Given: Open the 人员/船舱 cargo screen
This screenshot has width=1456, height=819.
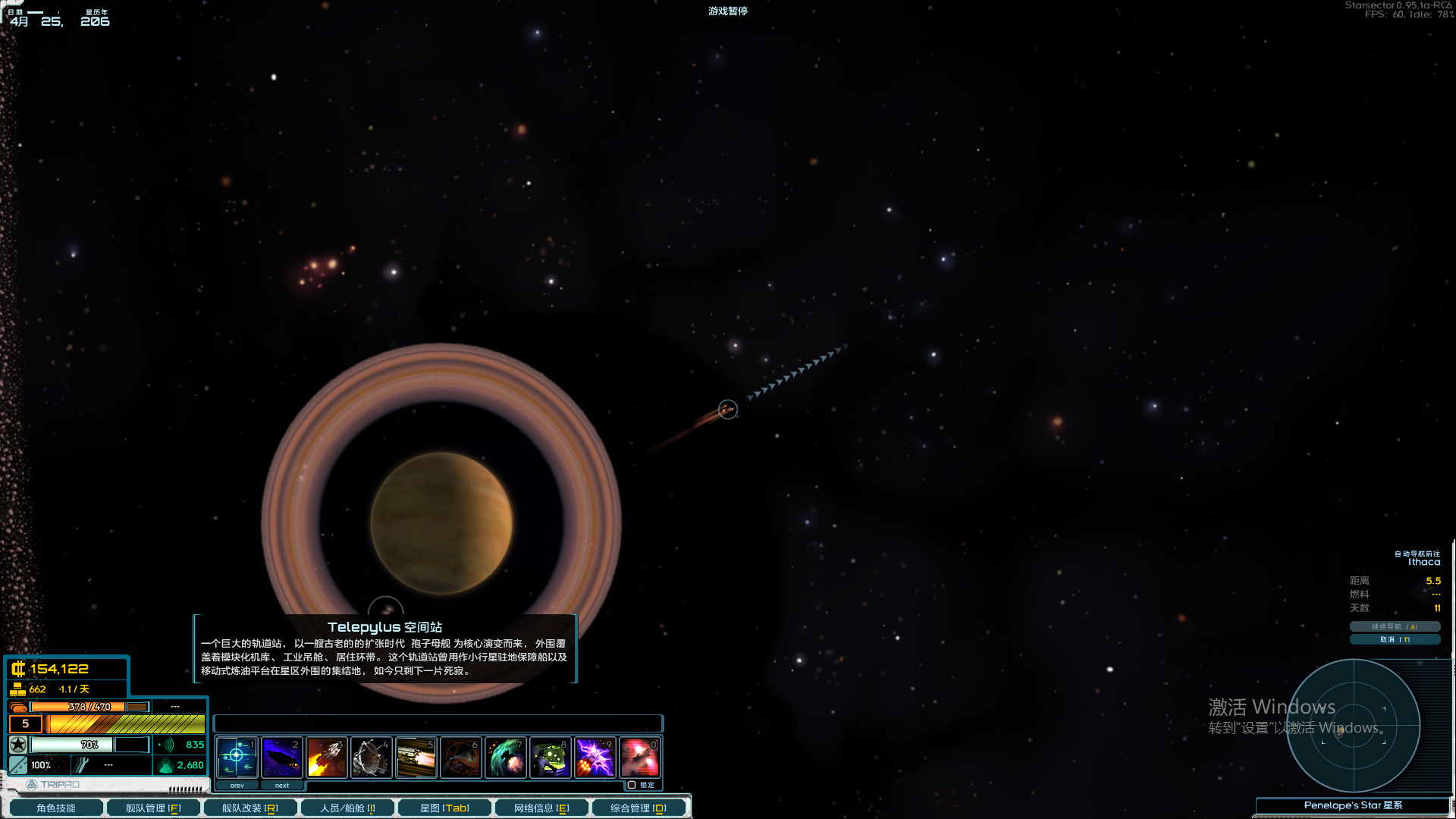Looking at the screenshot, I should coord(347,808).
